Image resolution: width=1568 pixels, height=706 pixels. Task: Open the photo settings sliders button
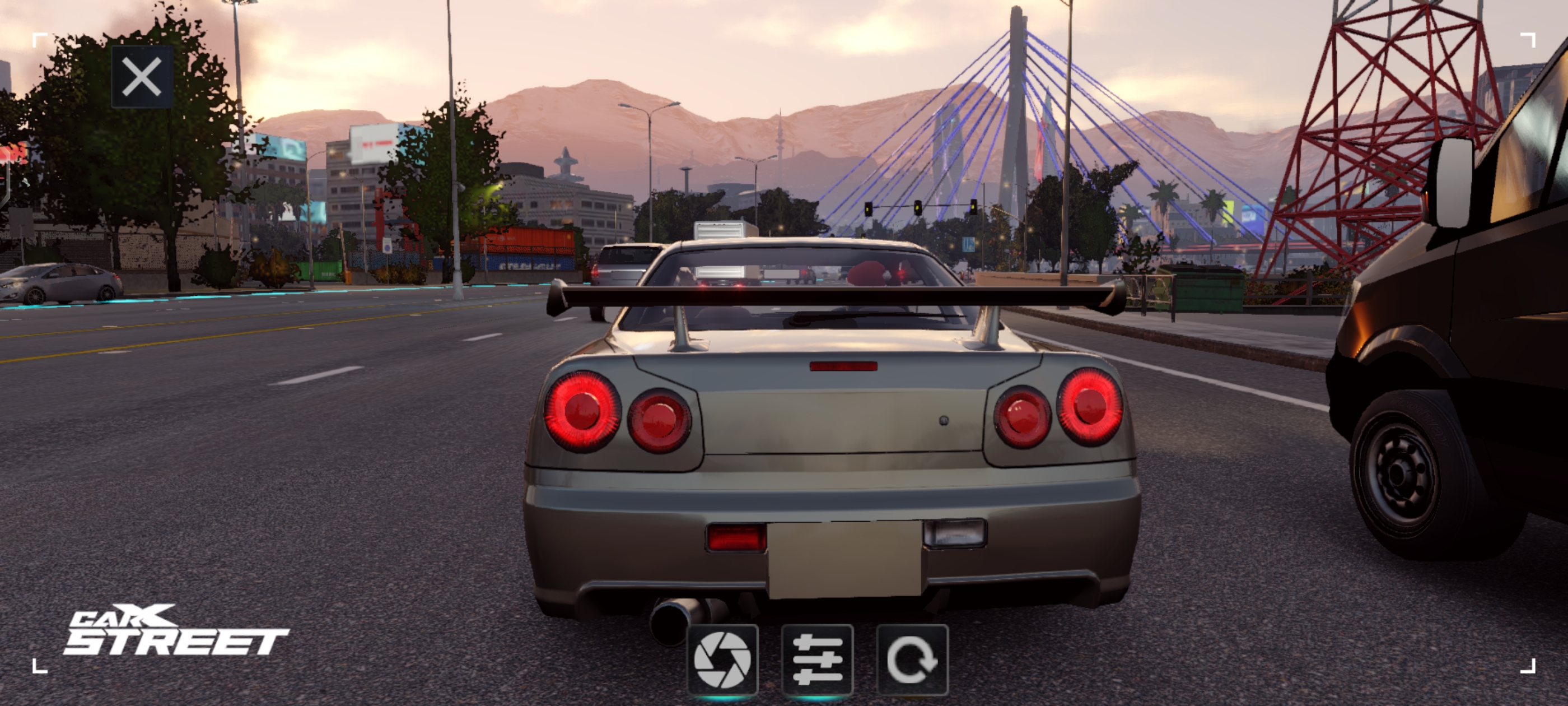click(x=818, y=659)
